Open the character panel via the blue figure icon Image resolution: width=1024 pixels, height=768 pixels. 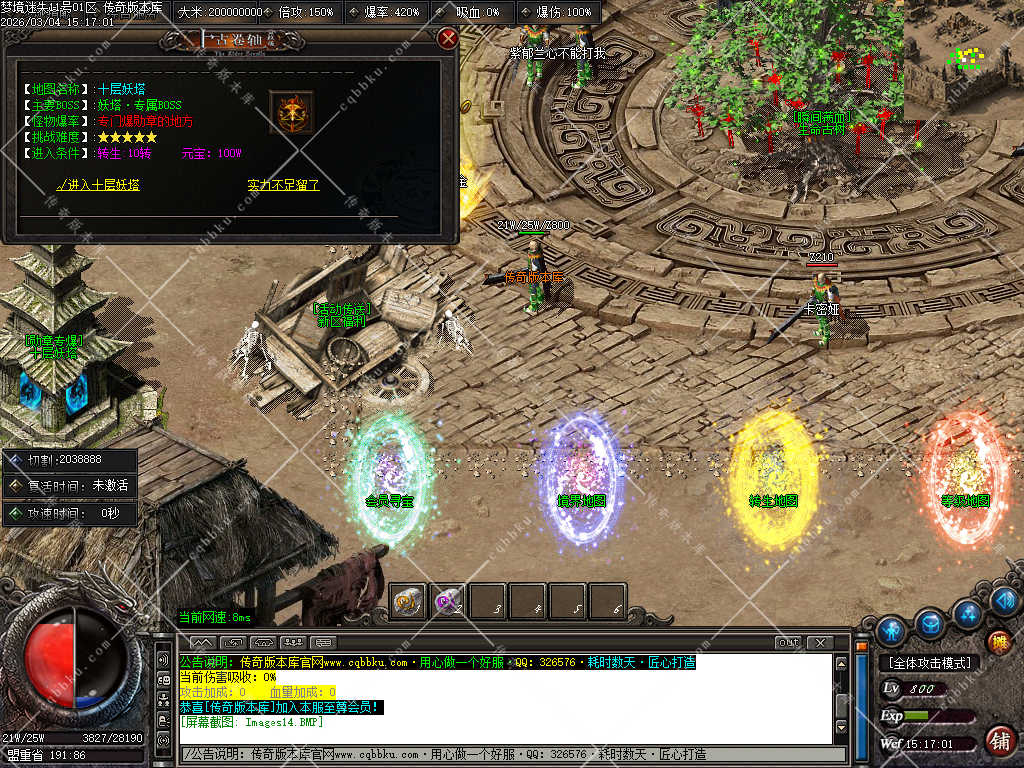click(890, 631)
